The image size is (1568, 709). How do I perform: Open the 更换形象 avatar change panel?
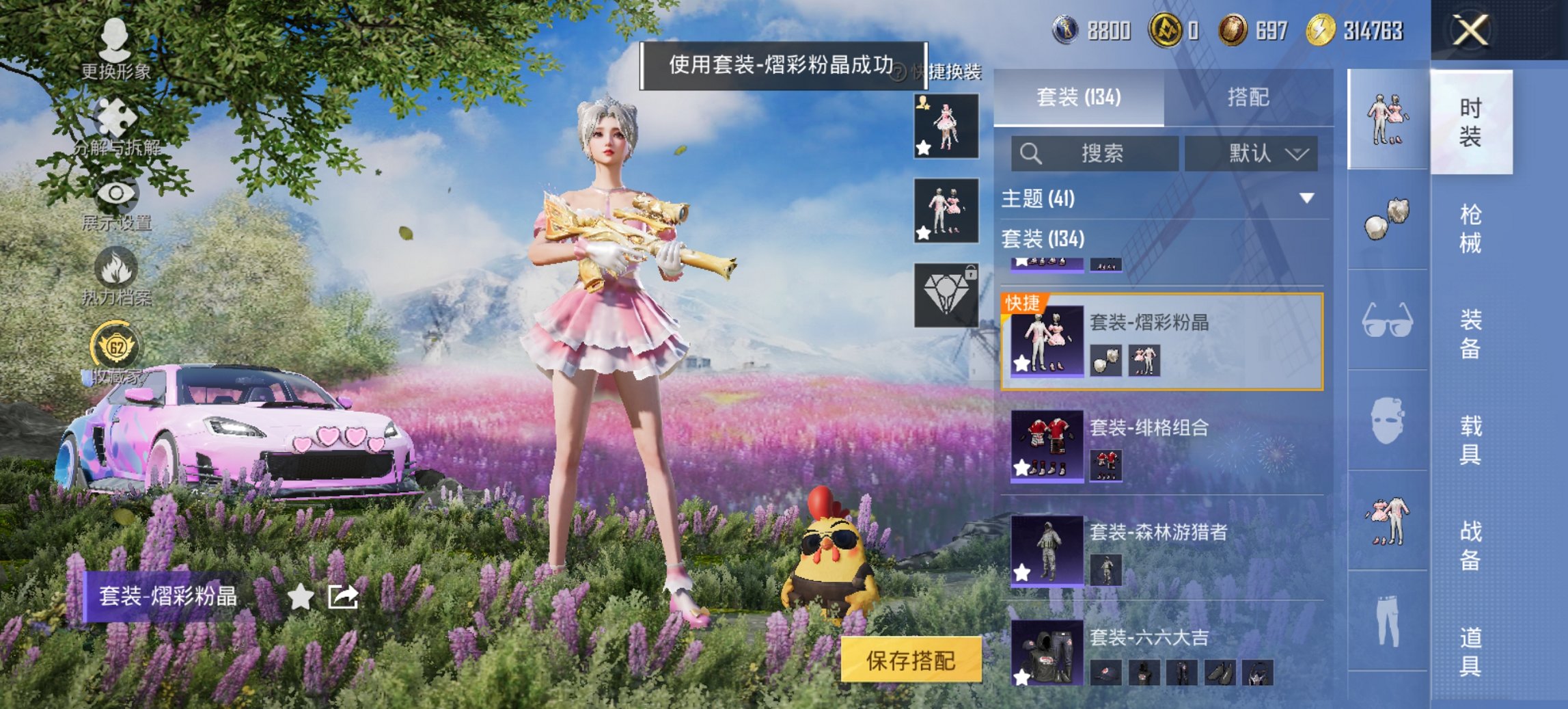116,53
